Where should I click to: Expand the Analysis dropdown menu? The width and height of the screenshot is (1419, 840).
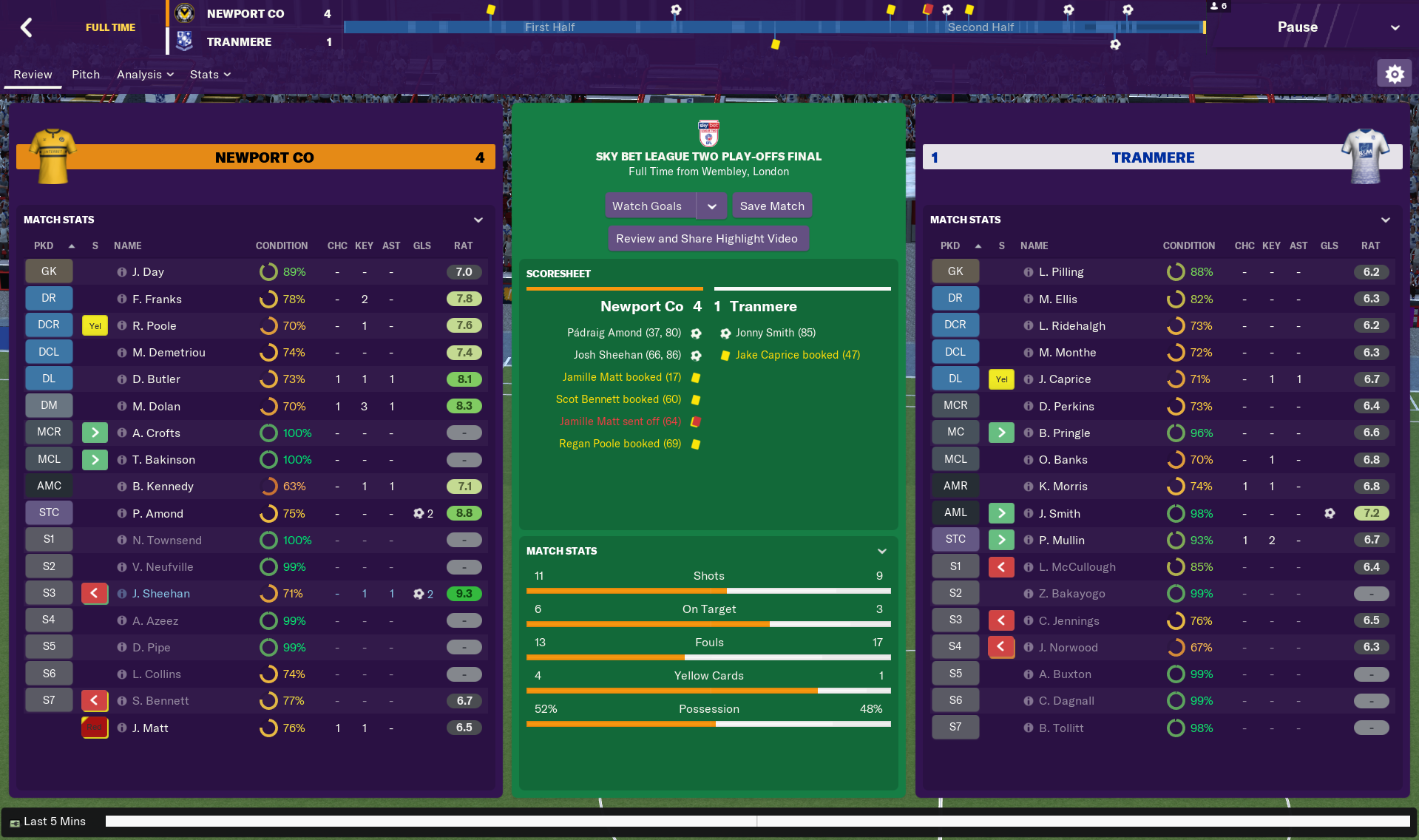[145, 75]
